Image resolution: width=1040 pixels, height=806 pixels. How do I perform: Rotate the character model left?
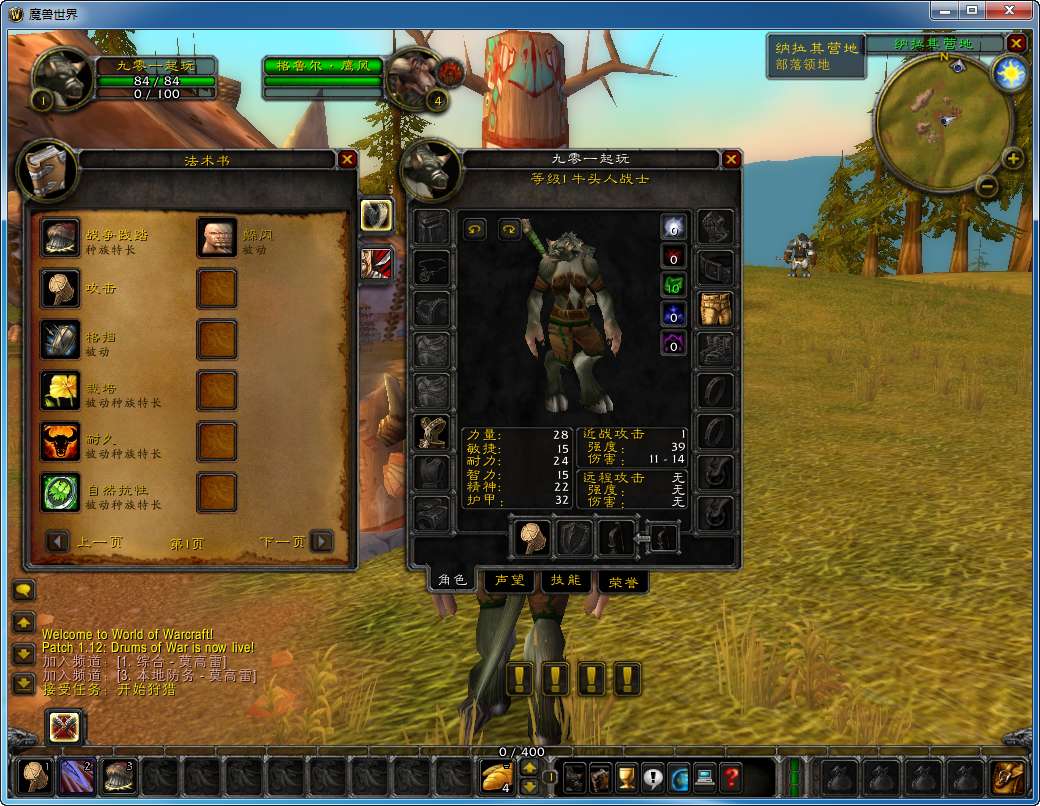pyautogui.click(x=475, y=230)
